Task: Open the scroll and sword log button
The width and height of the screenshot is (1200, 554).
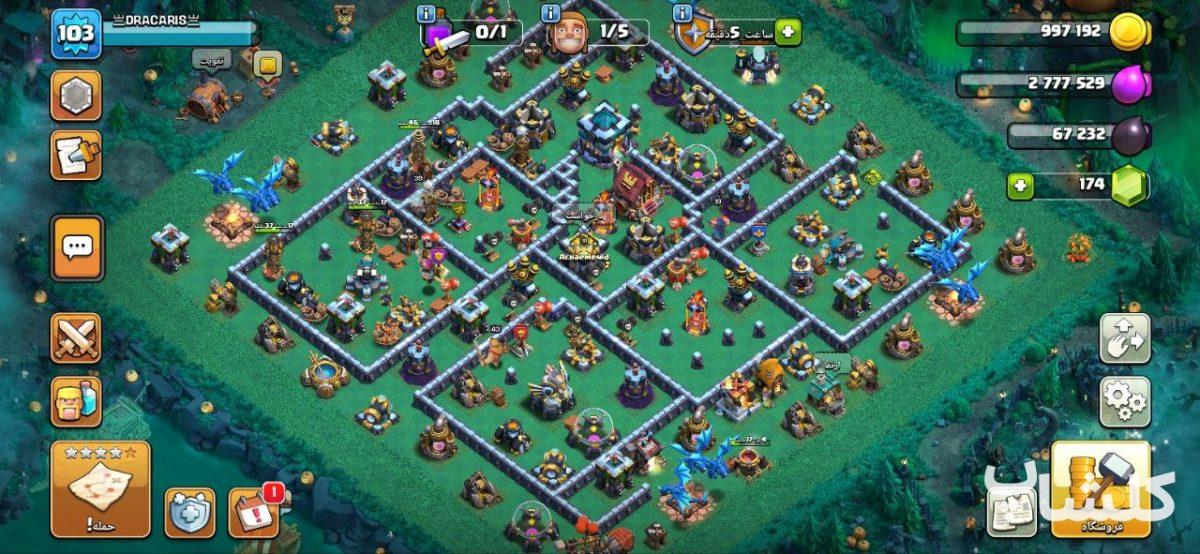Action: click(76, 155)
